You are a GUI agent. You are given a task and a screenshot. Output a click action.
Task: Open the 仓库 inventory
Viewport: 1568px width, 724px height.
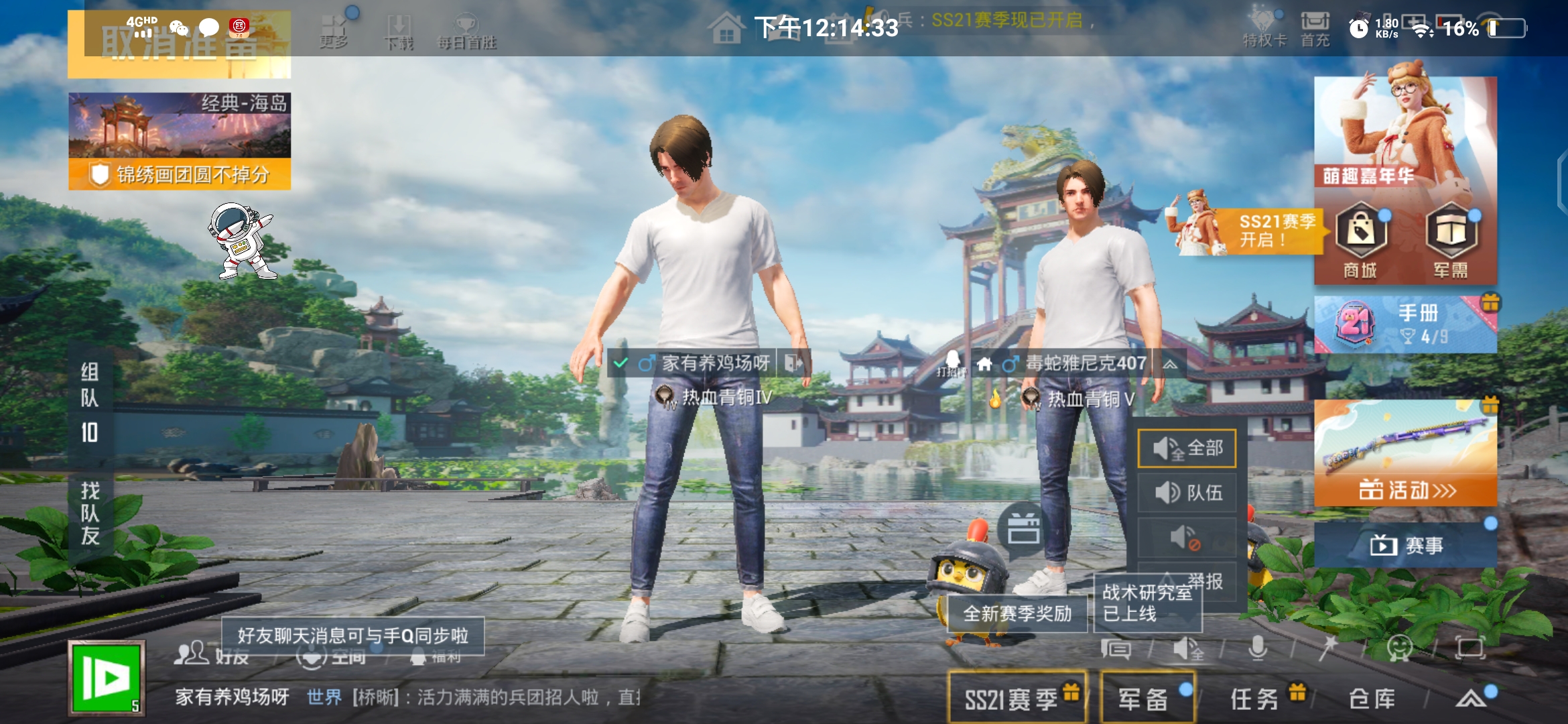pos(1372,699)
